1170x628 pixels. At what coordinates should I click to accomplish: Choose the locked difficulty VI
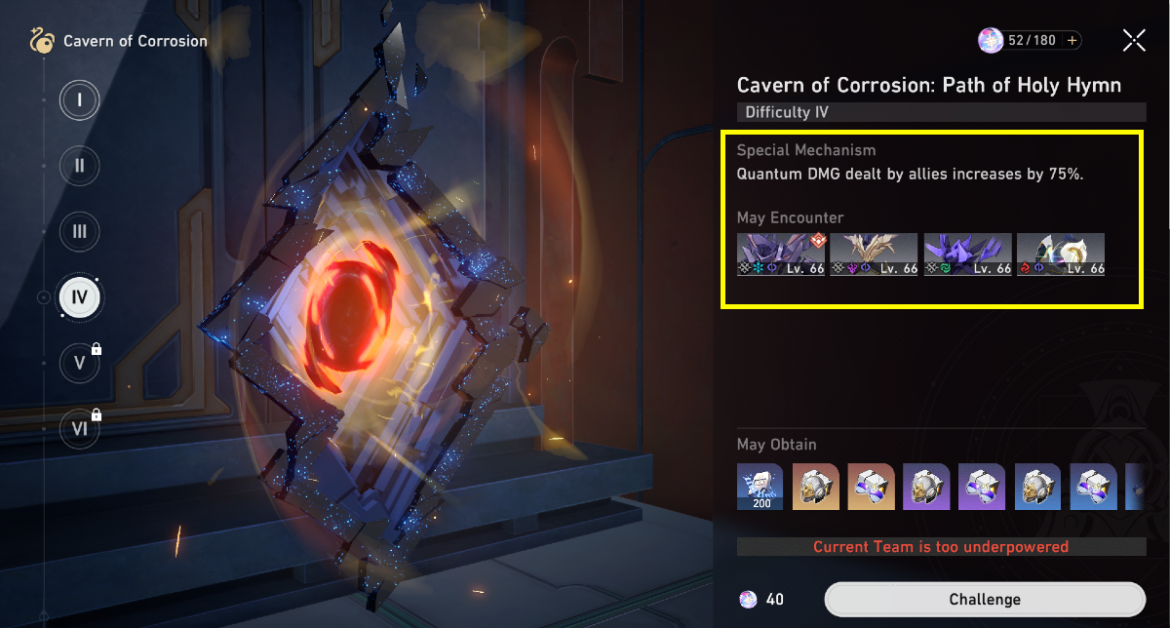[79, 427]
